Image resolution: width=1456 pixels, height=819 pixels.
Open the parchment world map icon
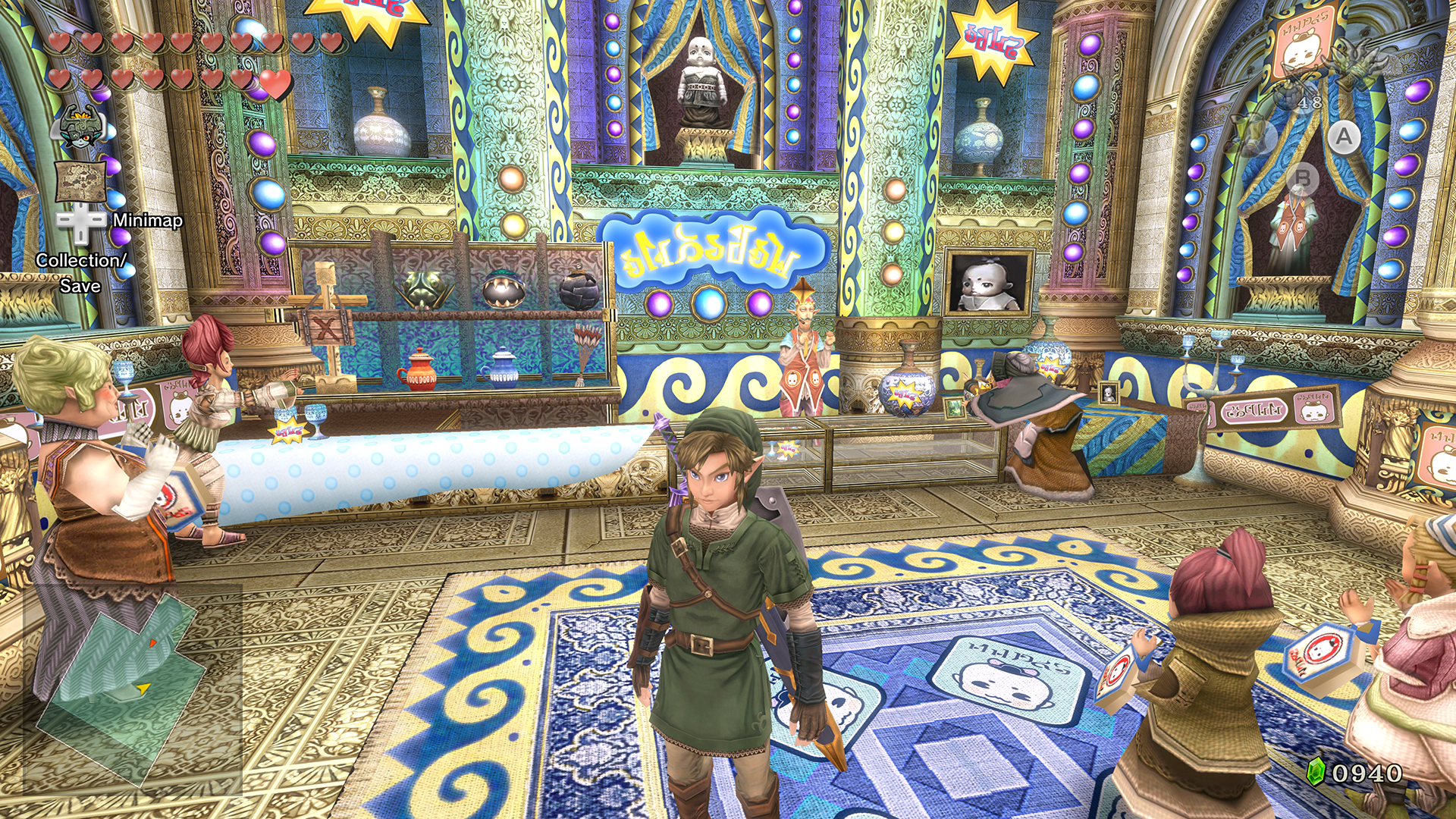[80, 180]
